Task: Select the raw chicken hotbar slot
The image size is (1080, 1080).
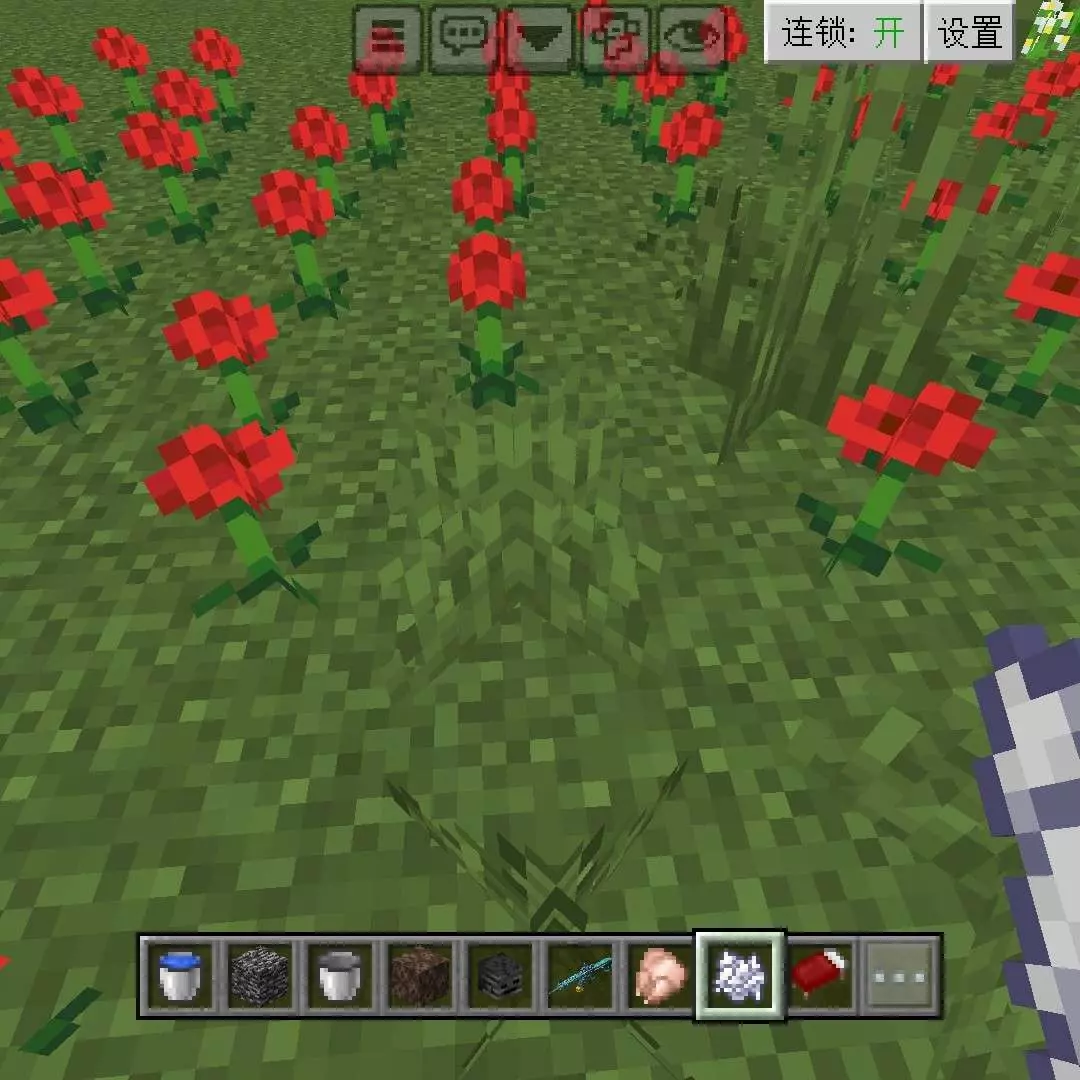Action: coord(662,975)
